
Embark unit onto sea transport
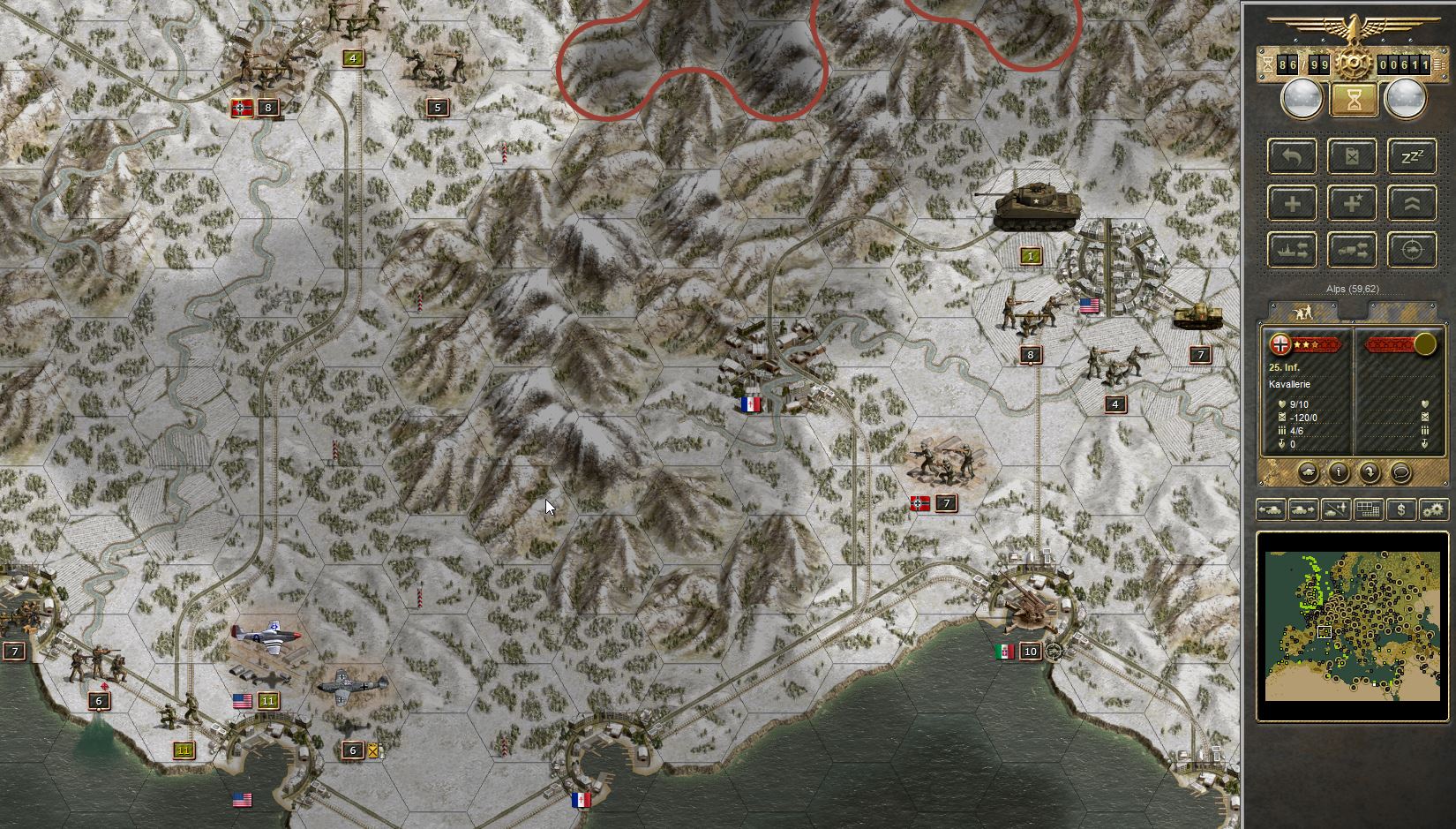pyautogui.click(x=1292, y=250)
